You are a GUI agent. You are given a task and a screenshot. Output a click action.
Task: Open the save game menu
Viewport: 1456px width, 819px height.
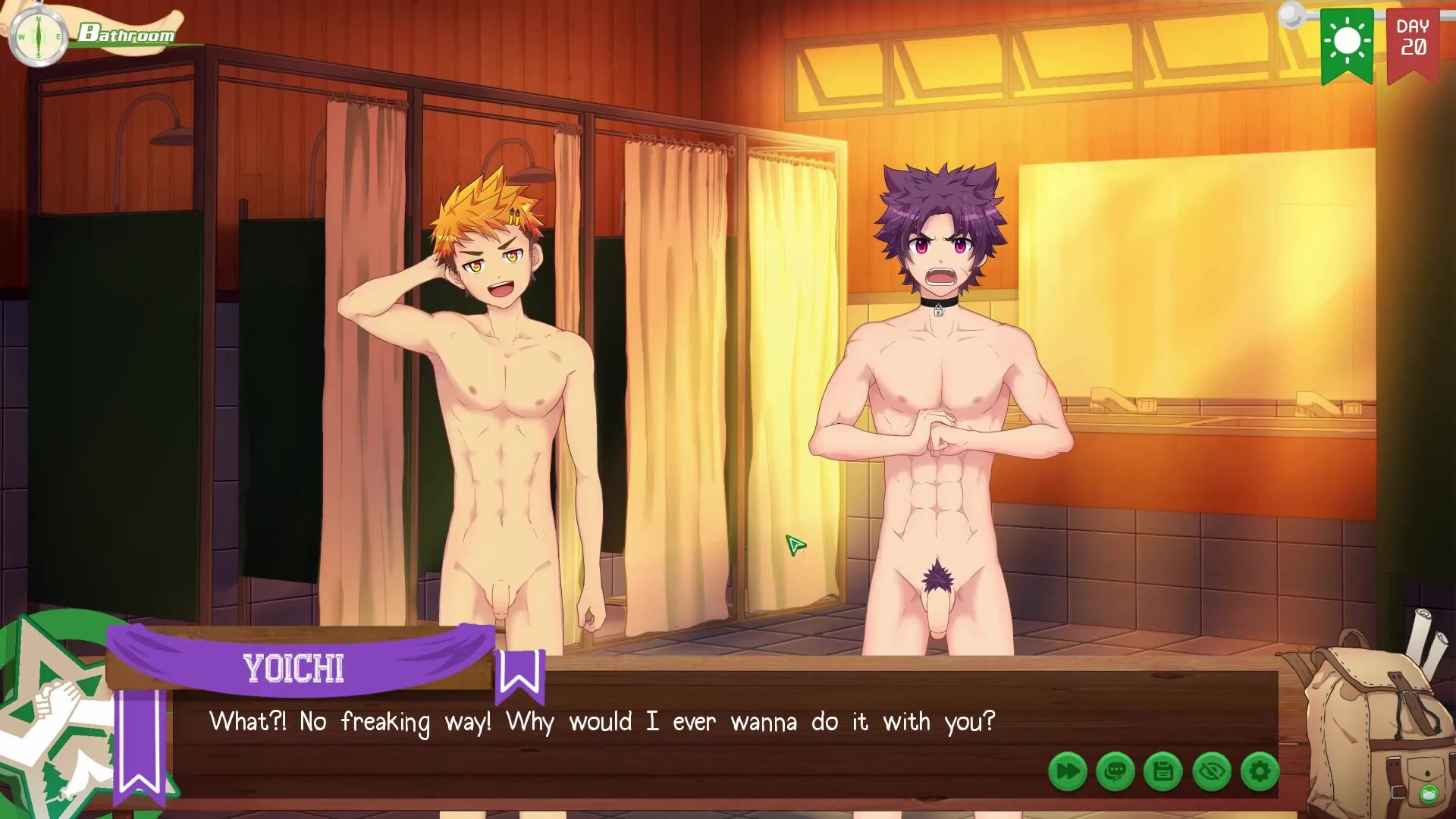[x=1163, y=772]
